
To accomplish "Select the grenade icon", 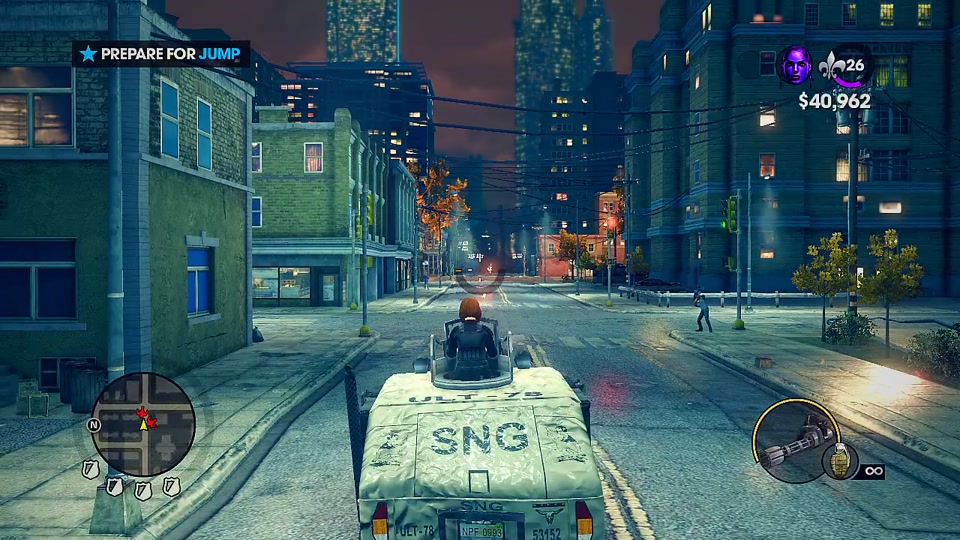I will 838,462.
